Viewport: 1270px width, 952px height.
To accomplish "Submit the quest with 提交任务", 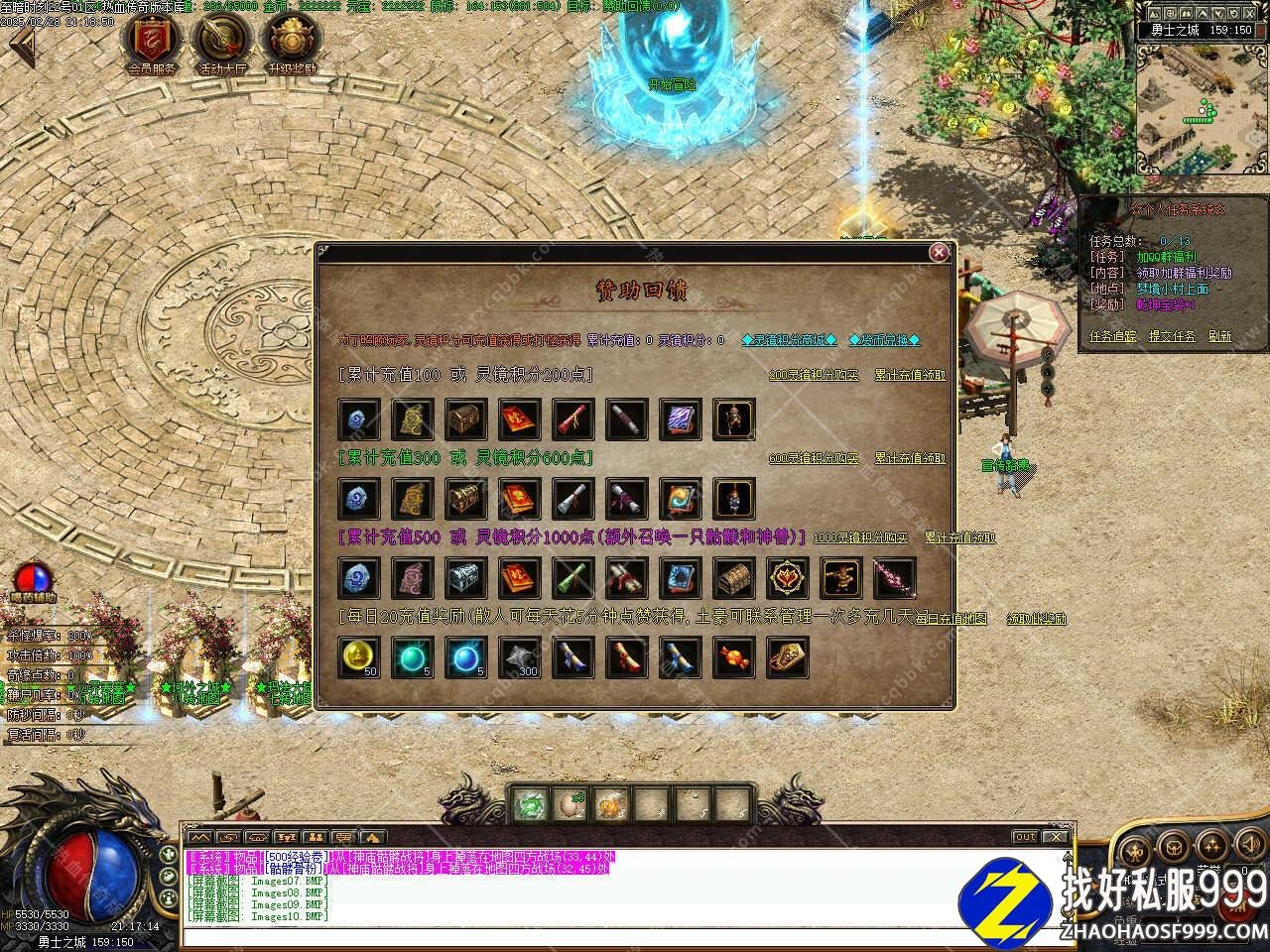I will (x=1172, y=336).
